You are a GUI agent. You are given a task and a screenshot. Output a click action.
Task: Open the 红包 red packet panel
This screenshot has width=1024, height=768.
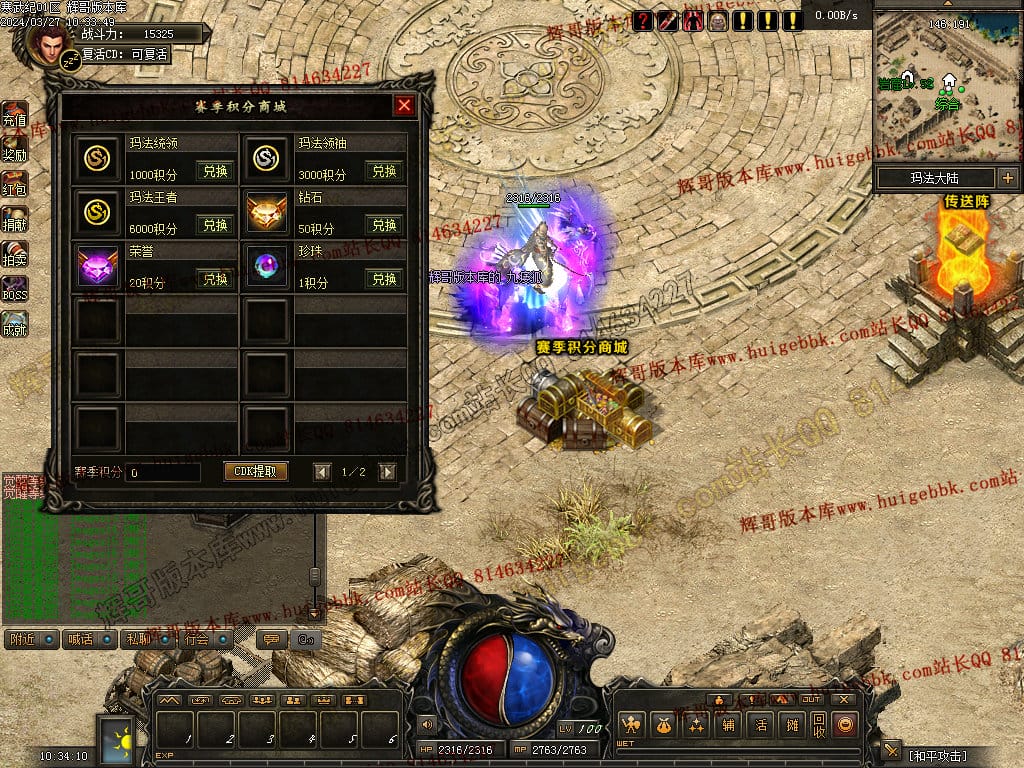click(x=14, y=184)
